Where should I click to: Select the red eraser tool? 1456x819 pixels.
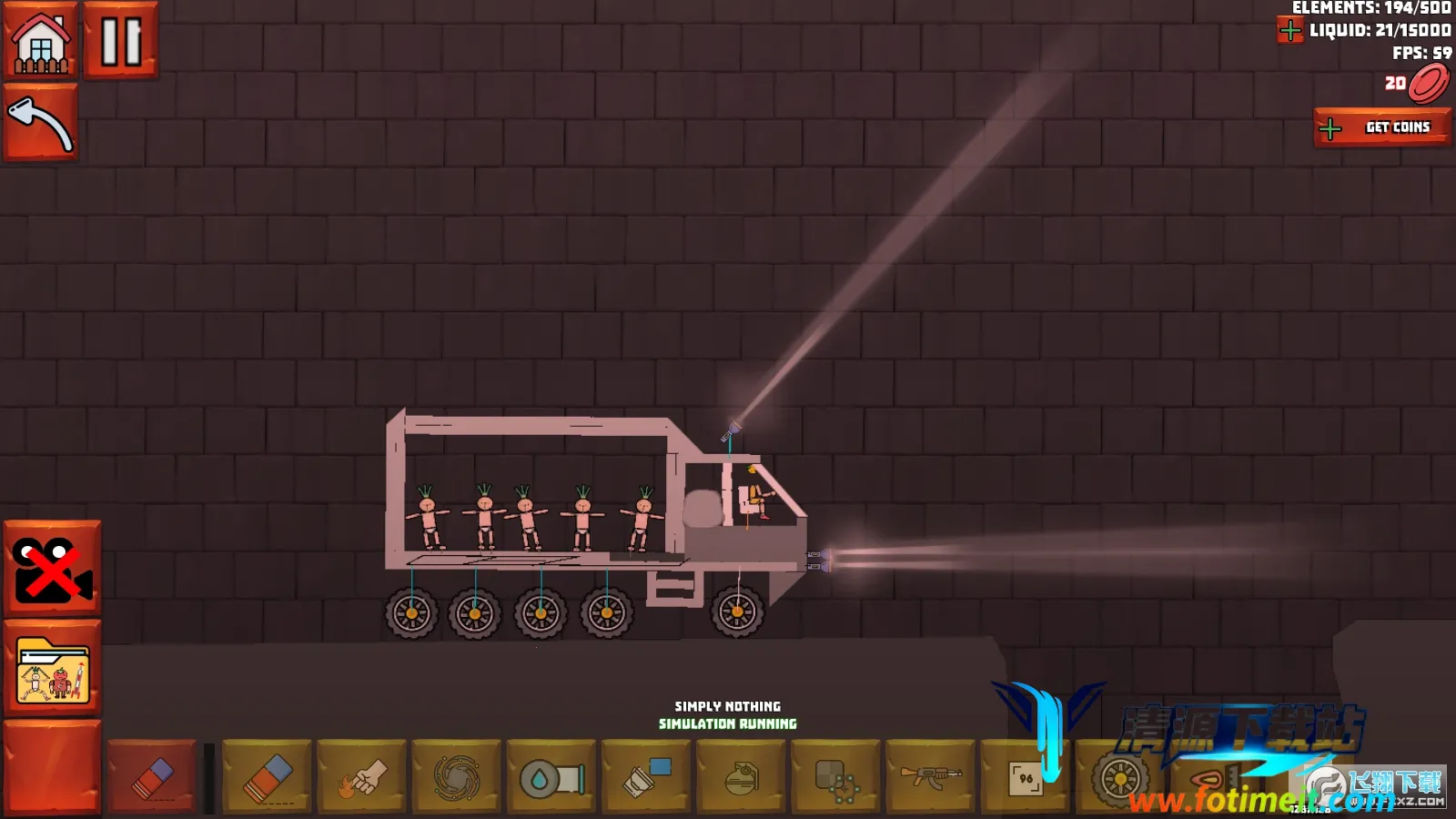[x=152, y=776]
